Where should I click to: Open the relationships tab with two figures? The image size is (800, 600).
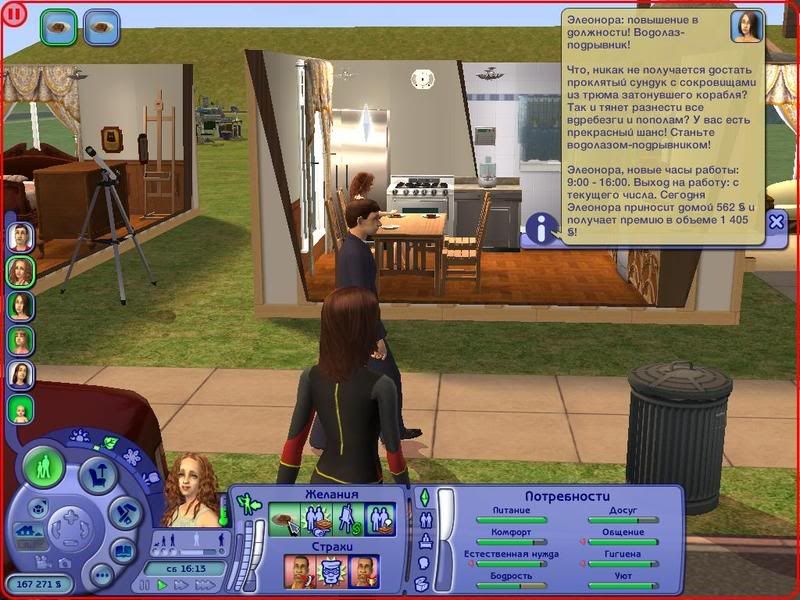pyautogui.click(x=424, y=520)
